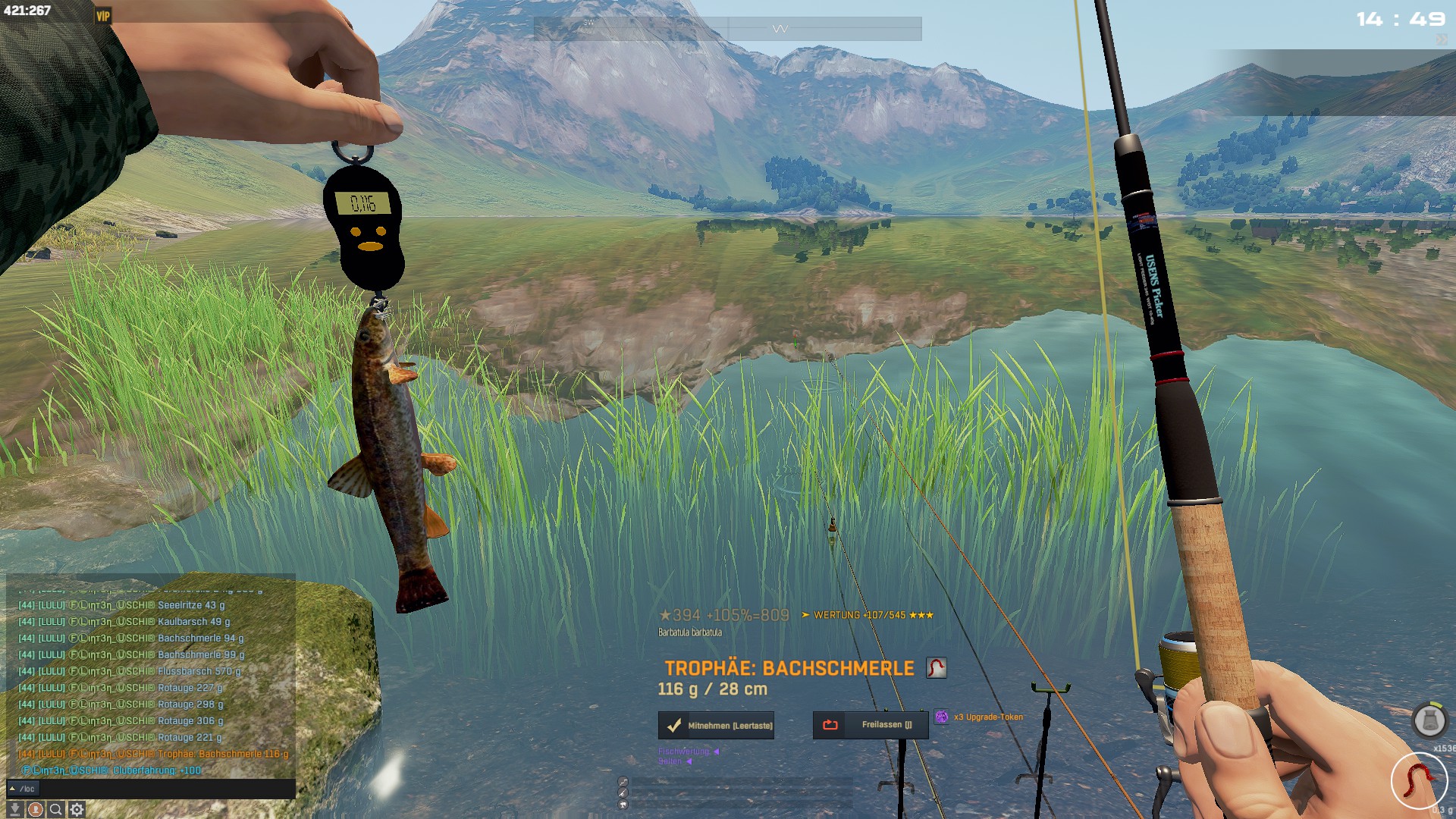Screen dimensions: 1456x819
Task: Click the download arrow chat icon
Action: (x=14, y=810)
